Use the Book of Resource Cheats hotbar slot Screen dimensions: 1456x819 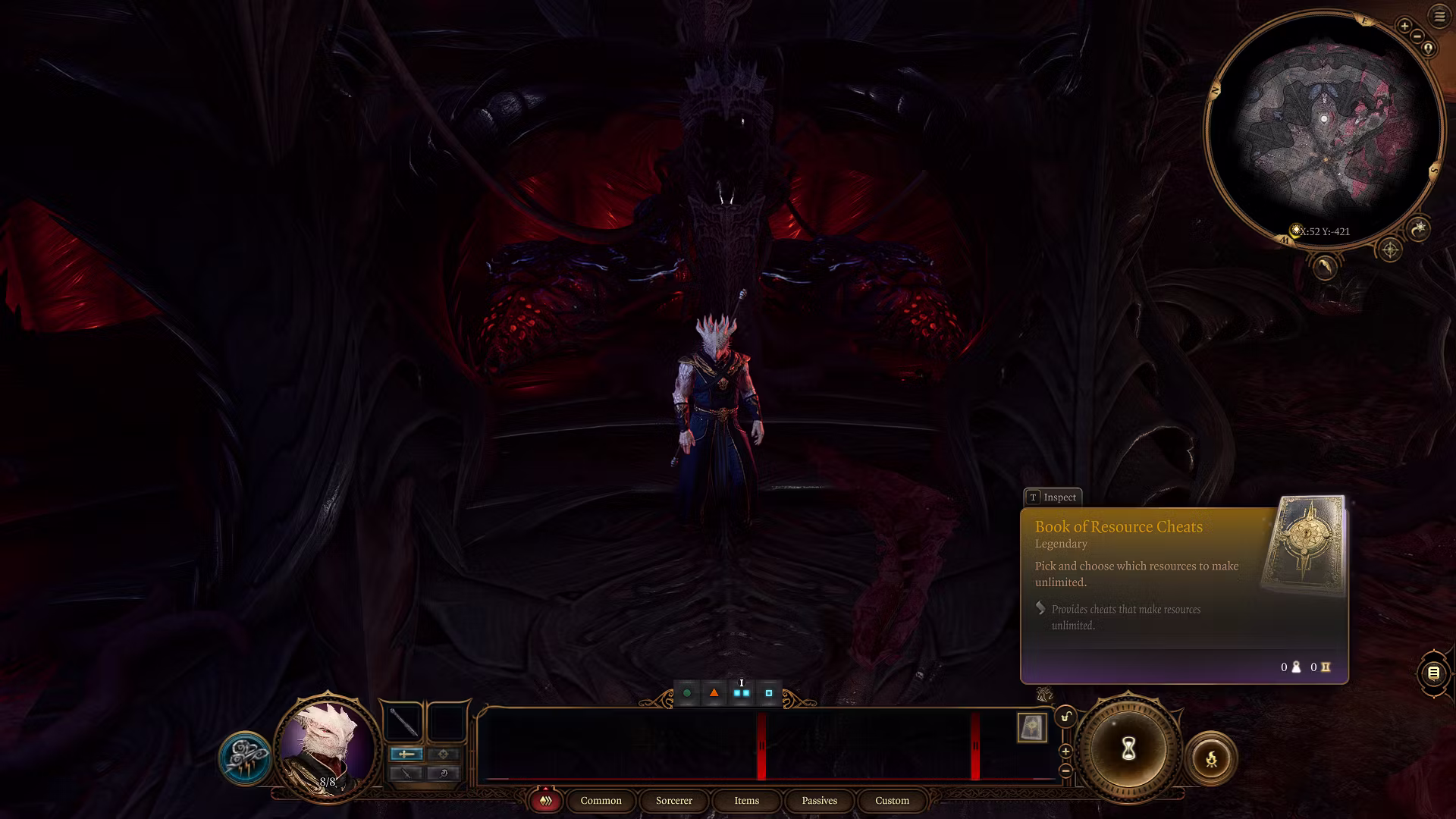1032,728
